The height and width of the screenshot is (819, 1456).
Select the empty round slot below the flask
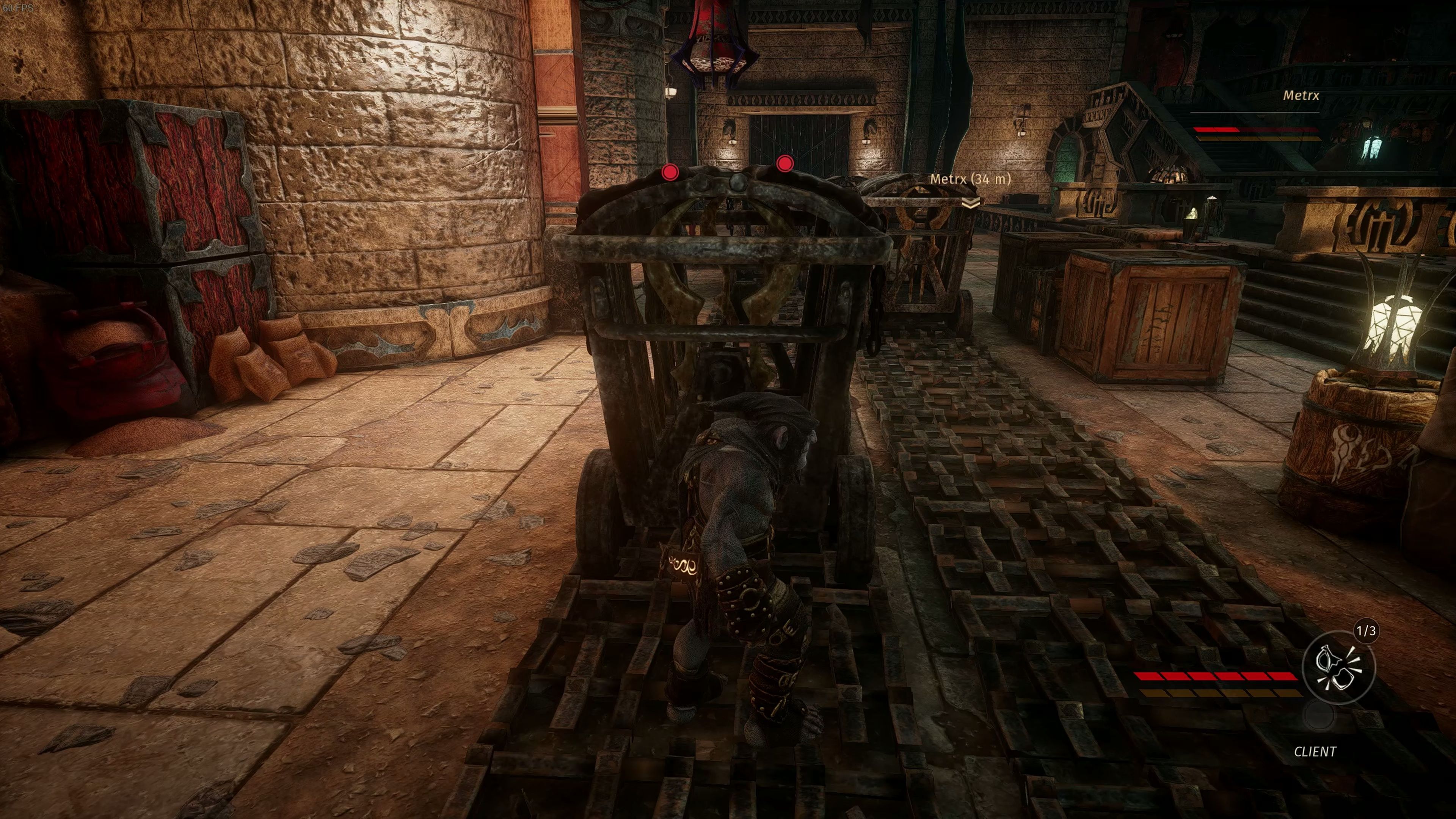(x=1318, y=717)
